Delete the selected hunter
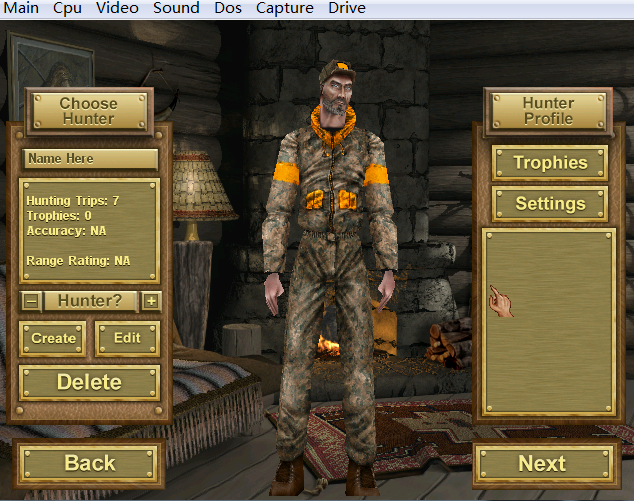 point(89,382)
